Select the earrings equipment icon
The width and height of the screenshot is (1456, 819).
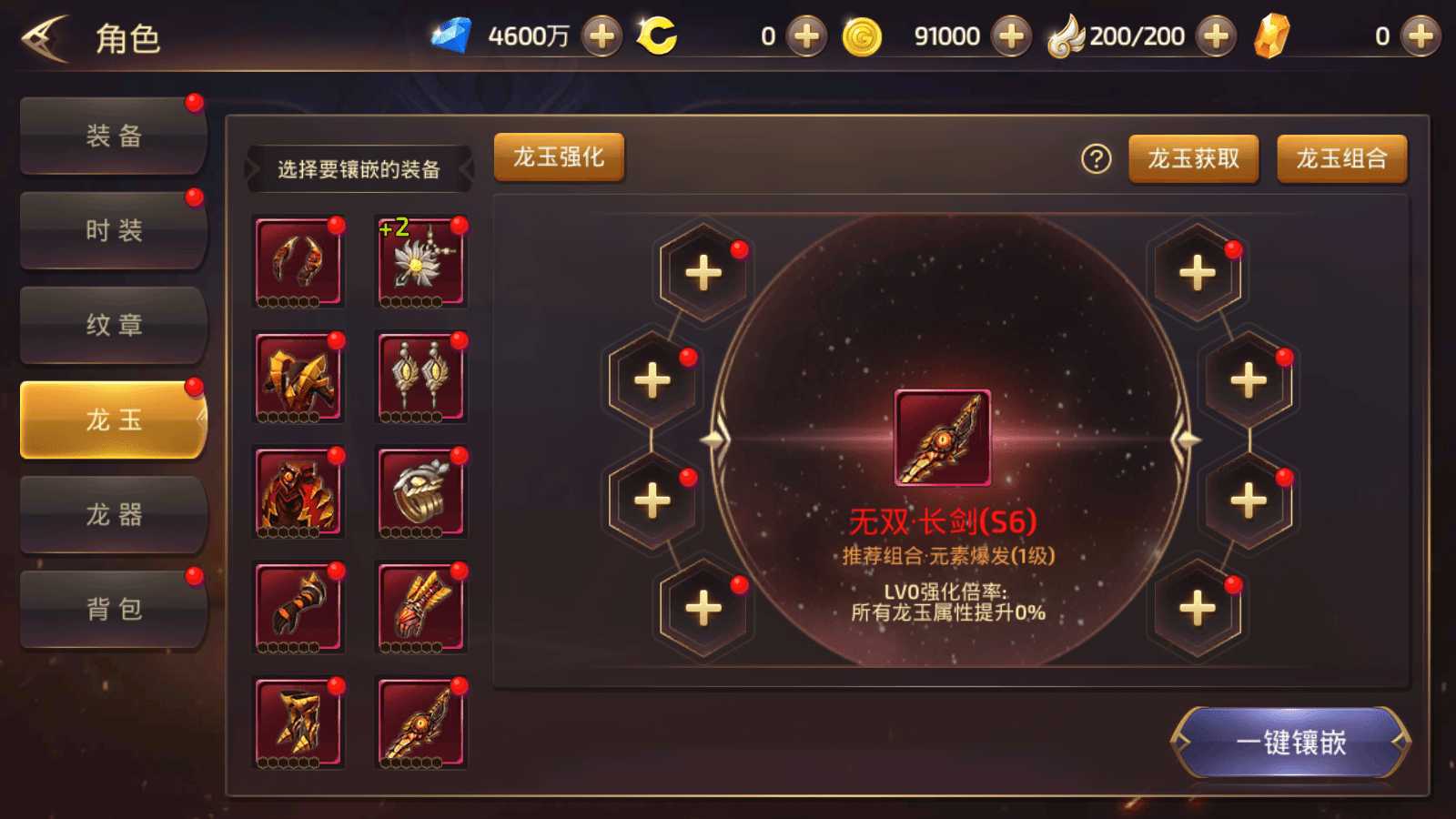[420, 377]
